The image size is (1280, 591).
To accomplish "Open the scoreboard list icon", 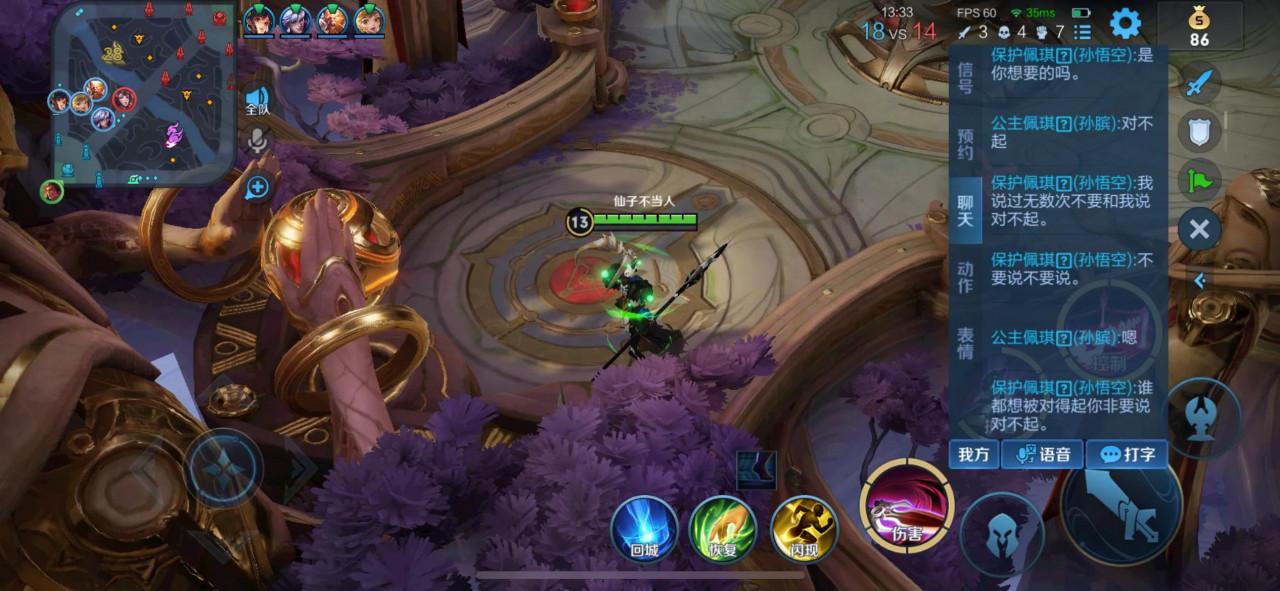I will (x=1082, y=32).
